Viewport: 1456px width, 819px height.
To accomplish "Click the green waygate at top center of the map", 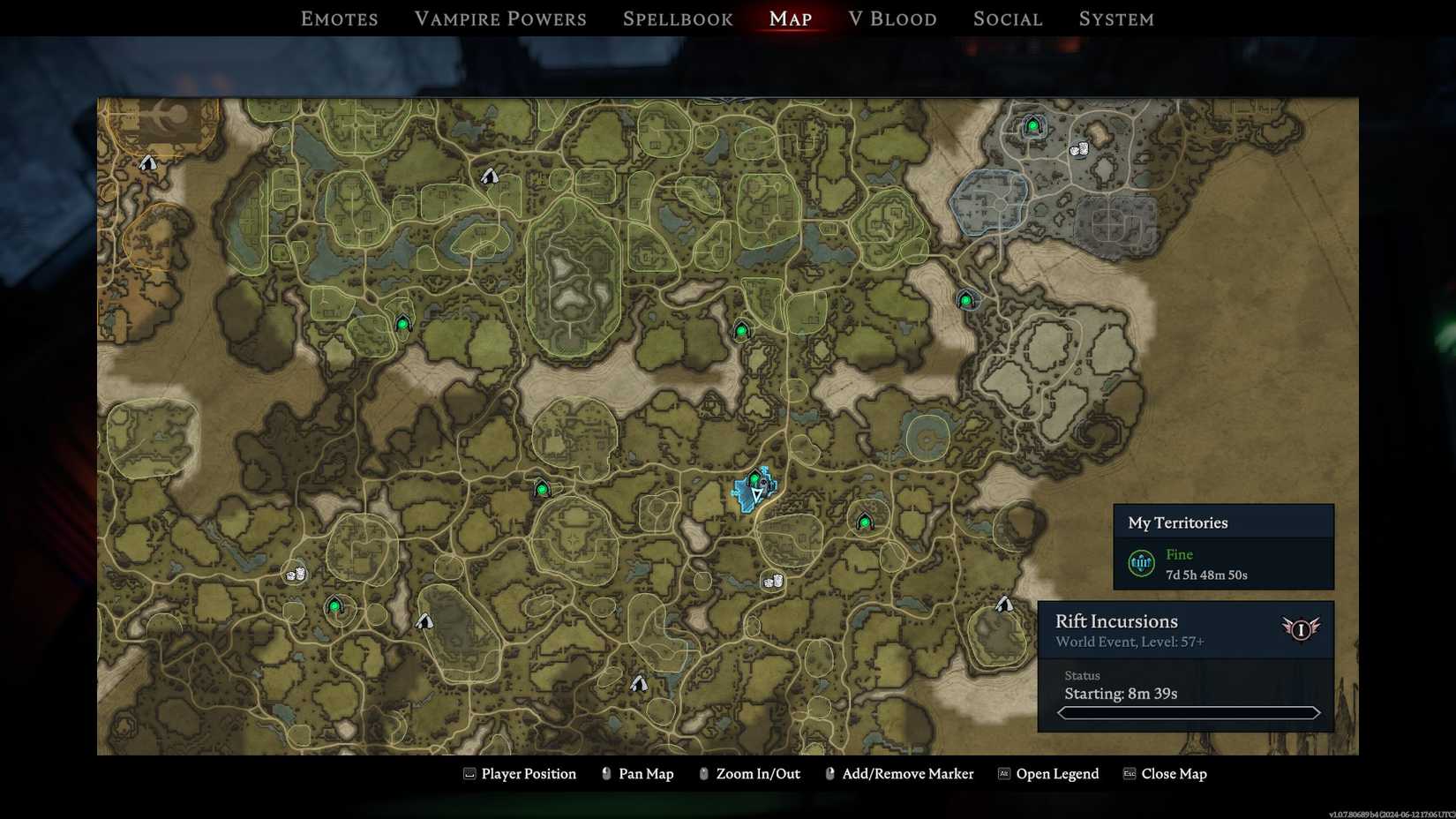I will pos(741,329).
